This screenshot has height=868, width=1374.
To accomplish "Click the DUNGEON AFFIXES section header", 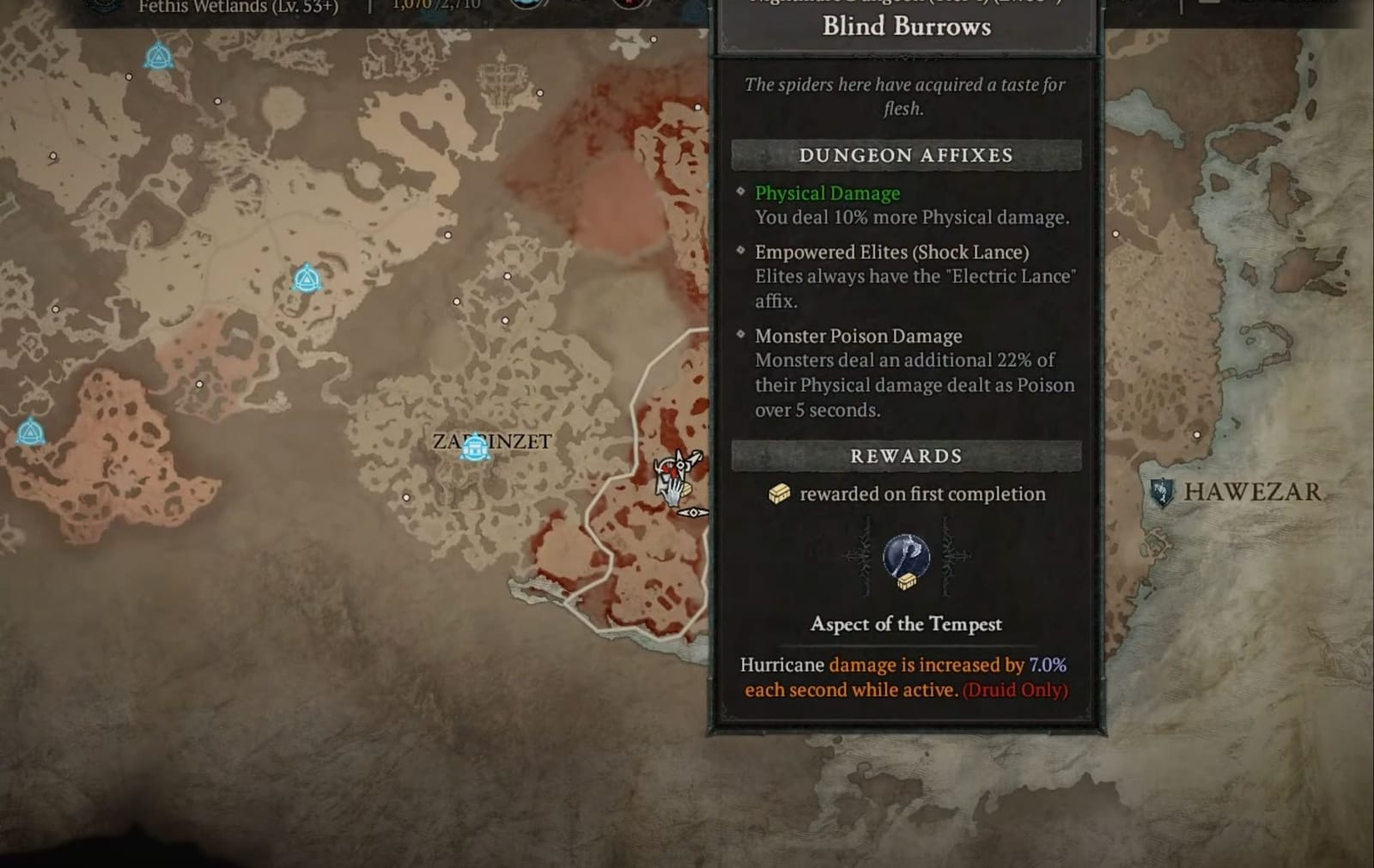I will point(905,155).
